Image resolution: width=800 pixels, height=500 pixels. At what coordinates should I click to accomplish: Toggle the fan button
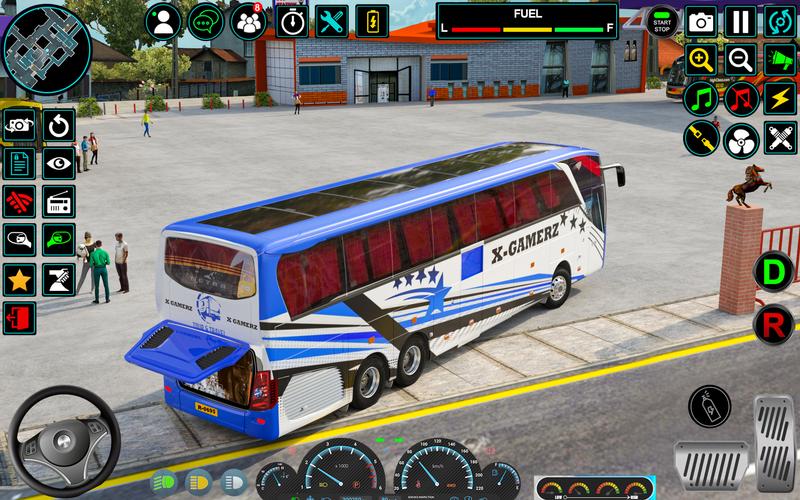[x=740, y=138]
